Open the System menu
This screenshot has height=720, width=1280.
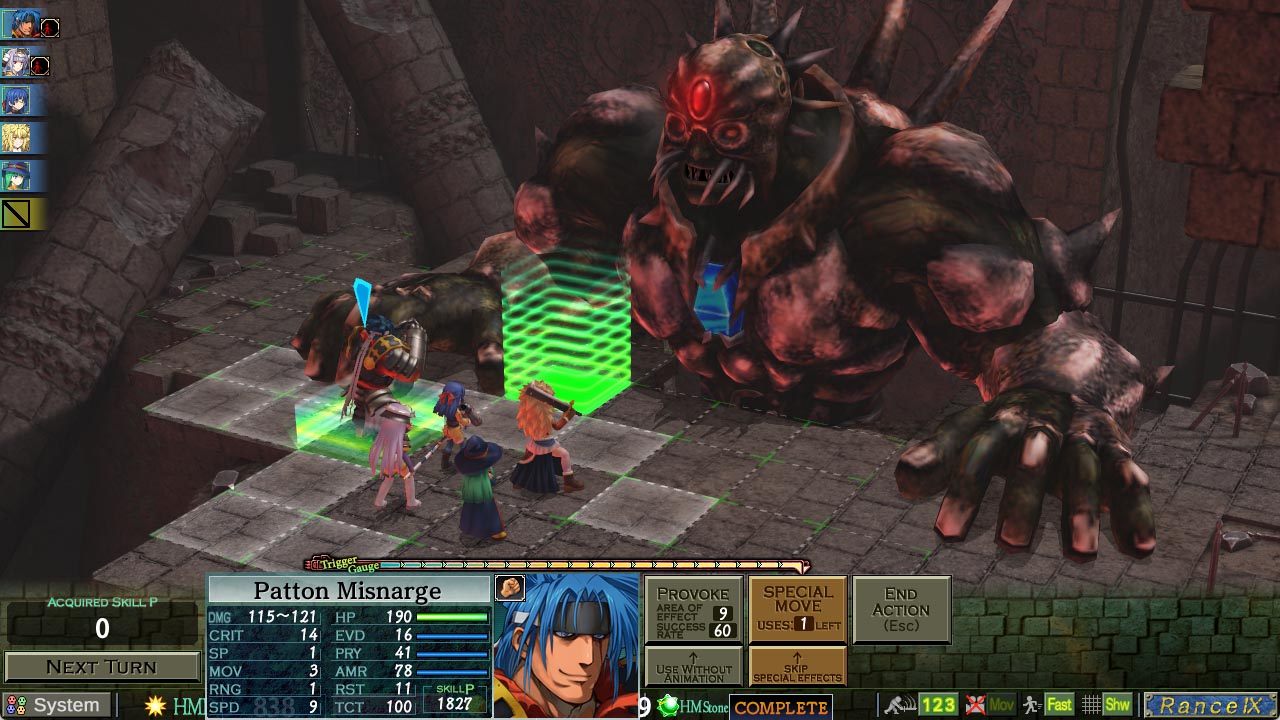click(55, 705)
